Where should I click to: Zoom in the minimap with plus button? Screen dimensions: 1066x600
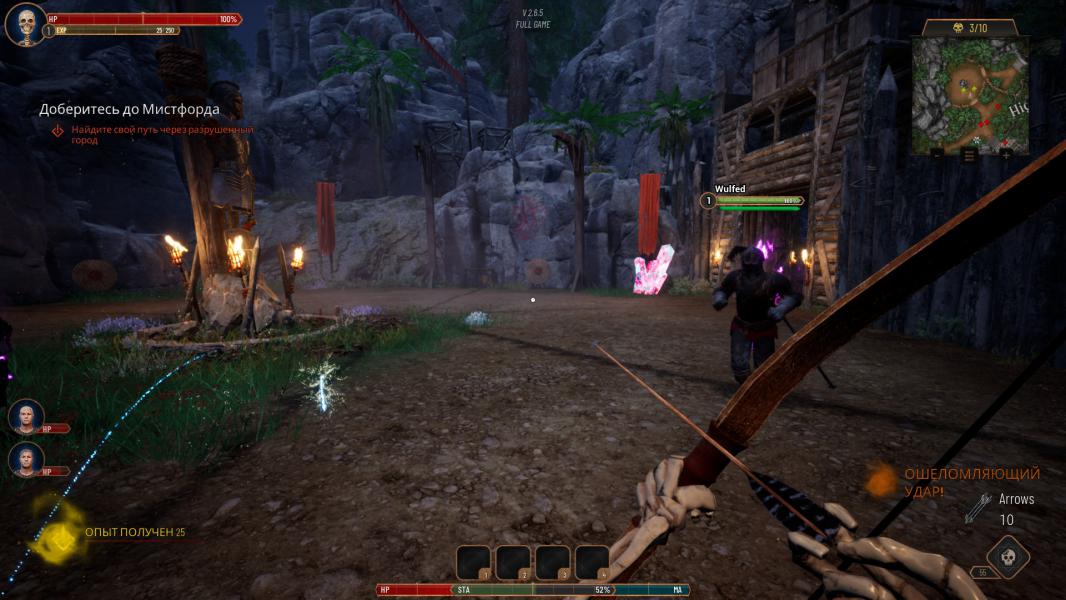tap(1005, 155)
